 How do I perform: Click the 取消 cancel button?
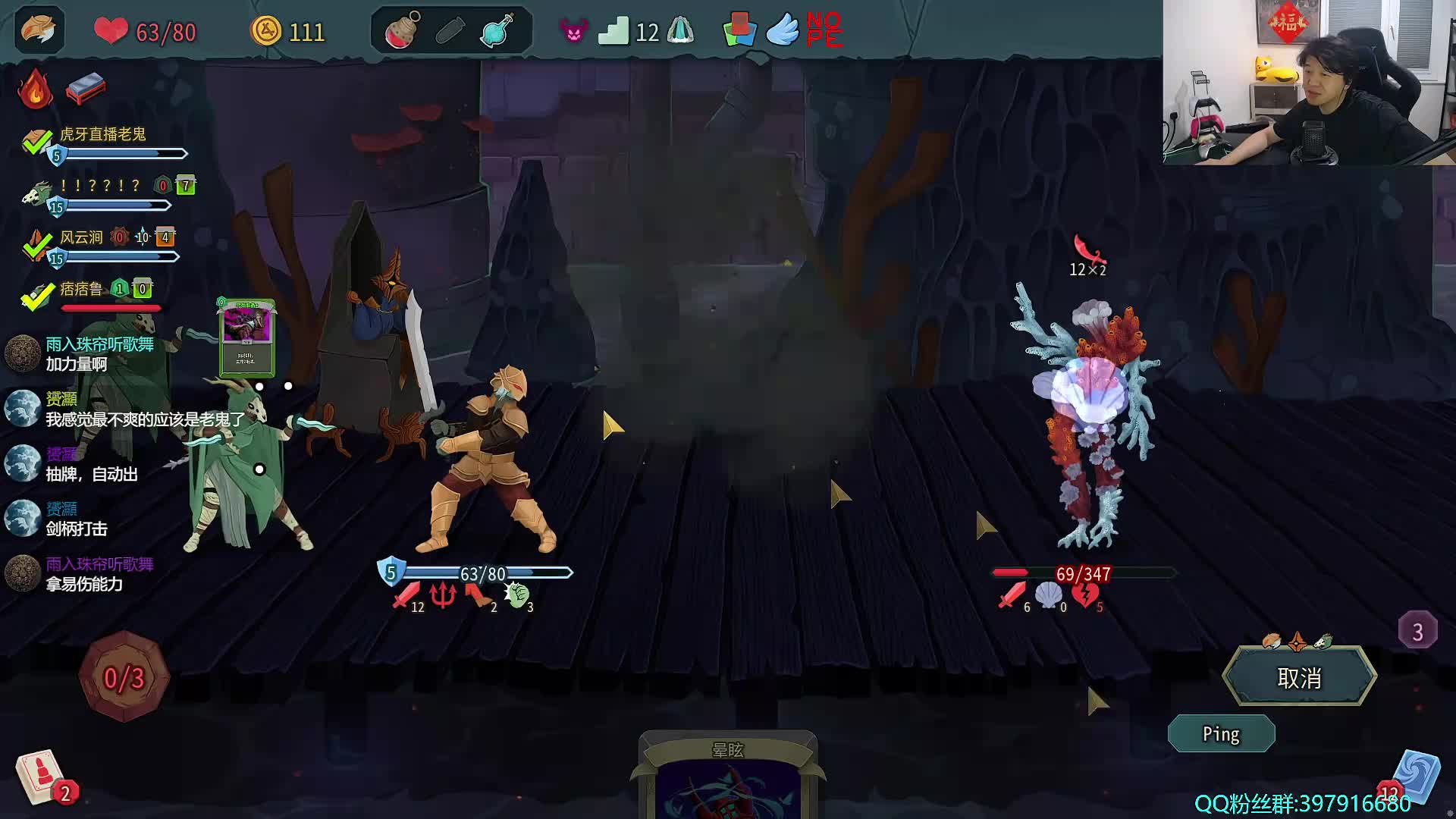[x=1299, y=677]
